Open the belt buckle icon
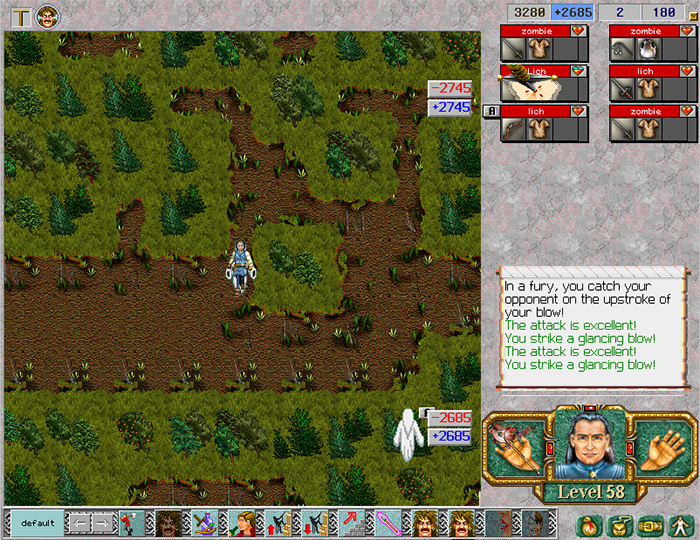The width and height of the screenshot is (700, 540). (651, 523)
